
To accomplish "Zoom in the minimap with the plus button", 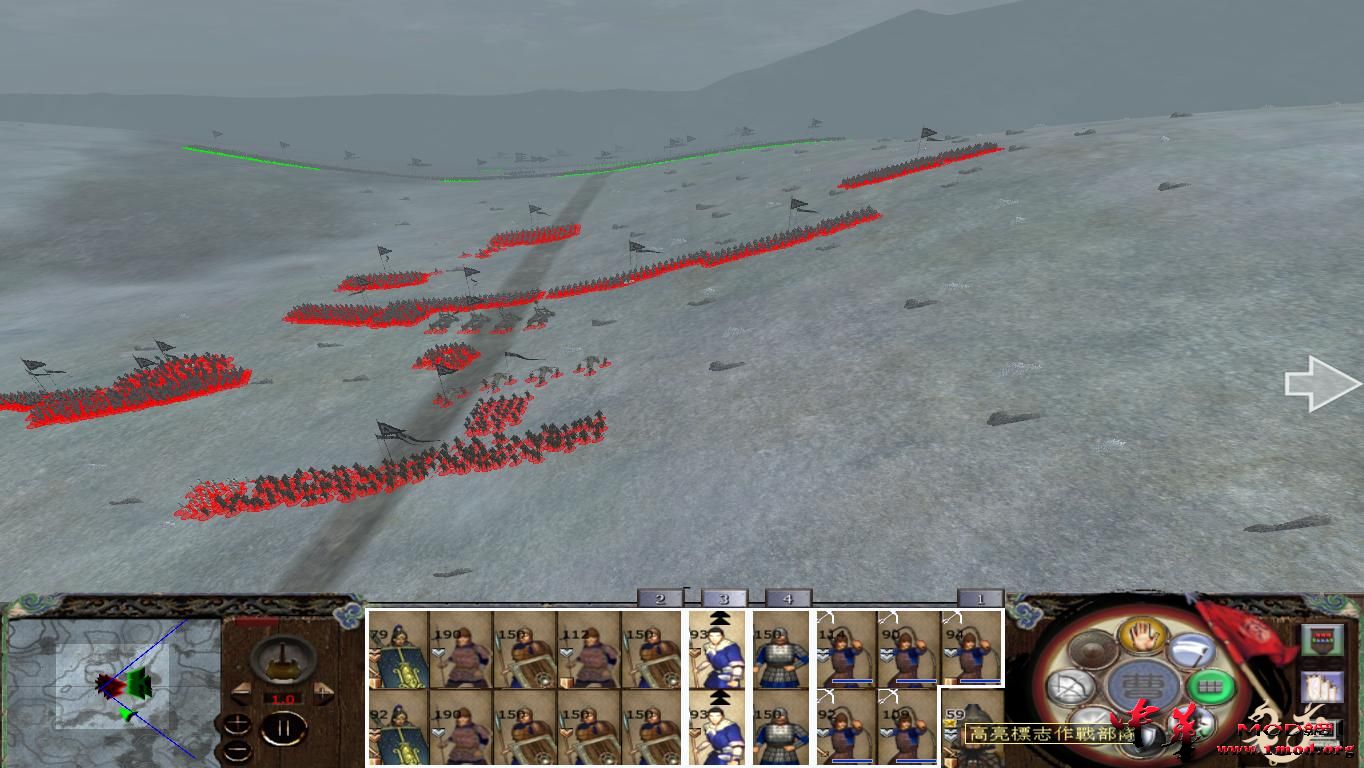I will pyautogui.click(x=237, y=723).
